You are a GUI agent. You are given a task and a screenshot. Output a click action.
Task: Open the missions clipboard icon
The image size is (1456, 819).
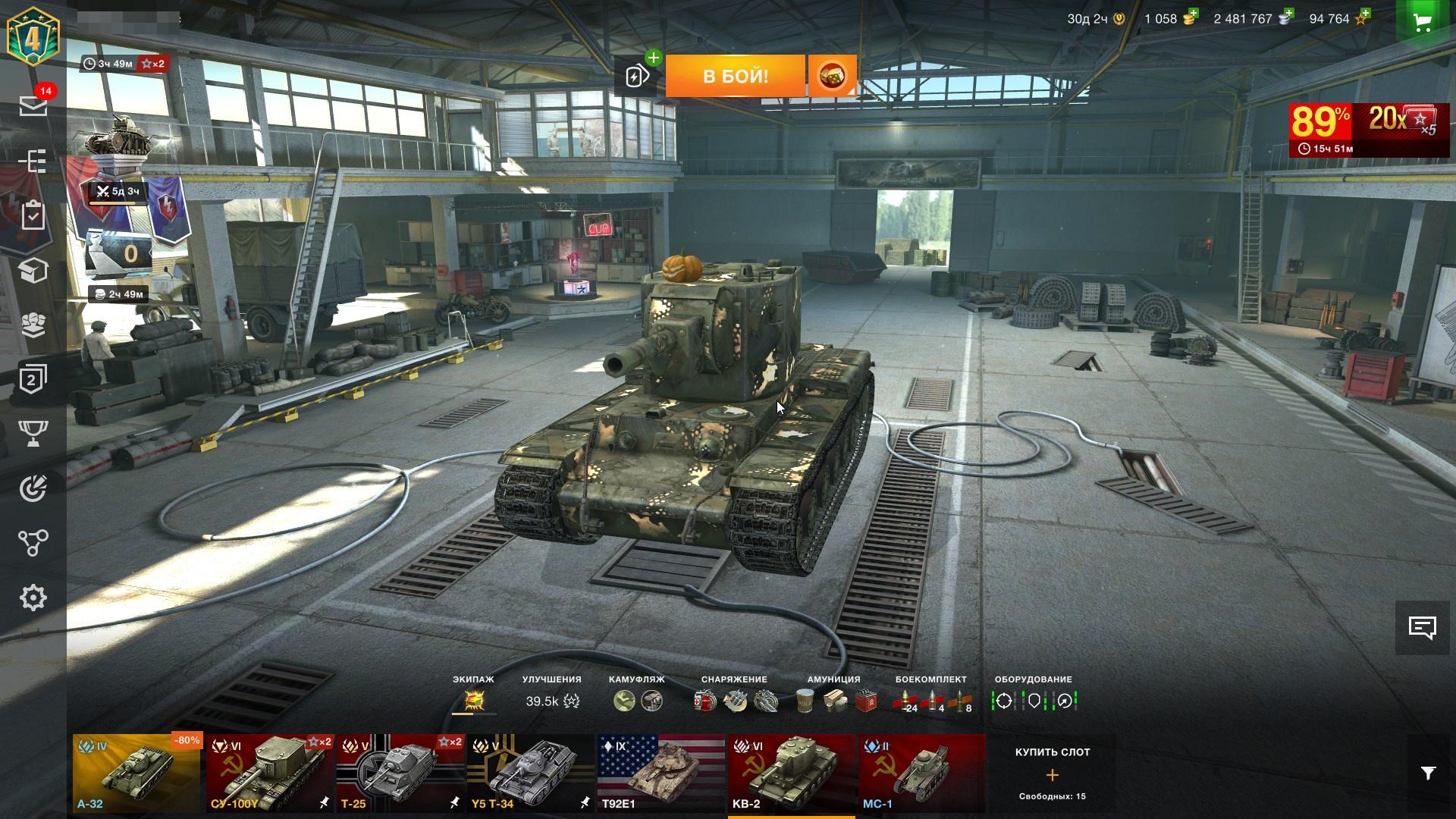[33, 215]
